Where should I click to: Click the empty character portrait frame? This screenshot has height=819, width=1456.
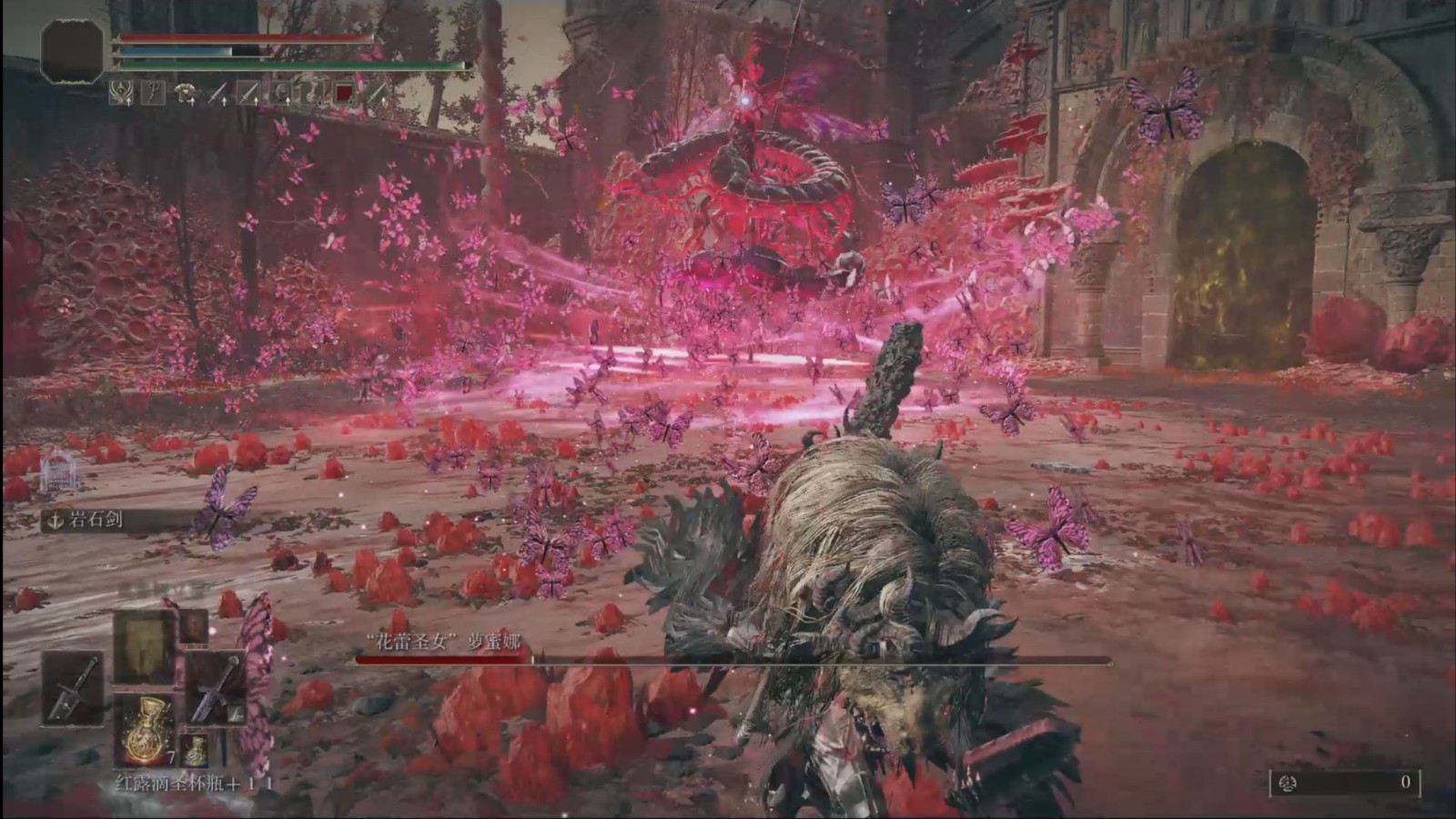pyautogui.click(x=73, y=51)
